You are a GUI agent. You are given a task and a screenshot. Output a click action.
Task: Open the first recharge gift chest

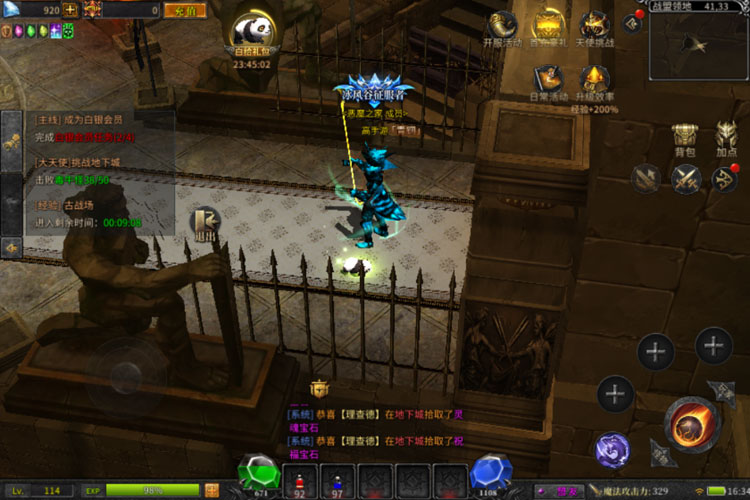(547, 29)
